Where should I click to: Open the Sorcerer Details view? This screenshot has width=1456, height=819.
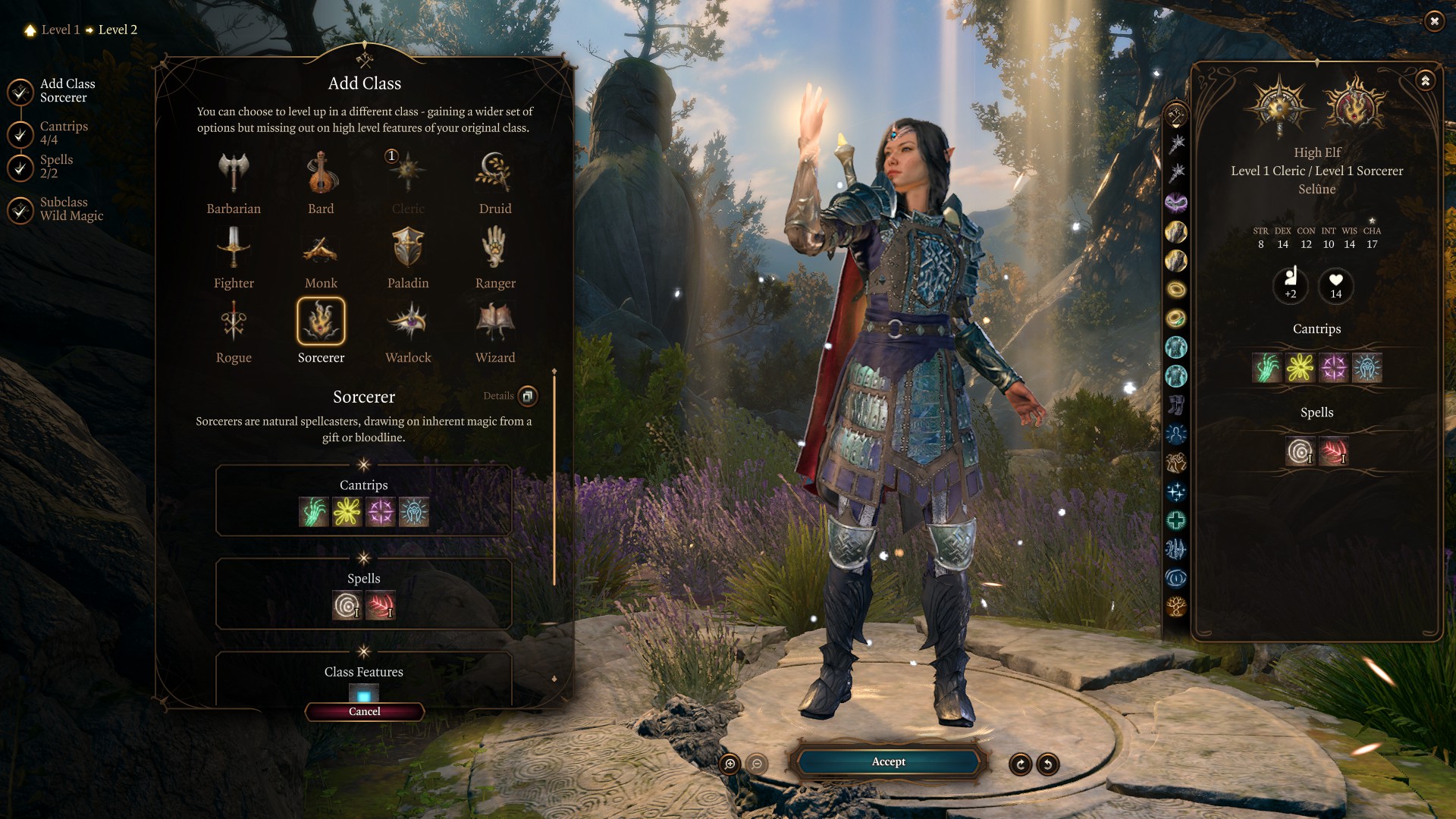click(527, 396)
